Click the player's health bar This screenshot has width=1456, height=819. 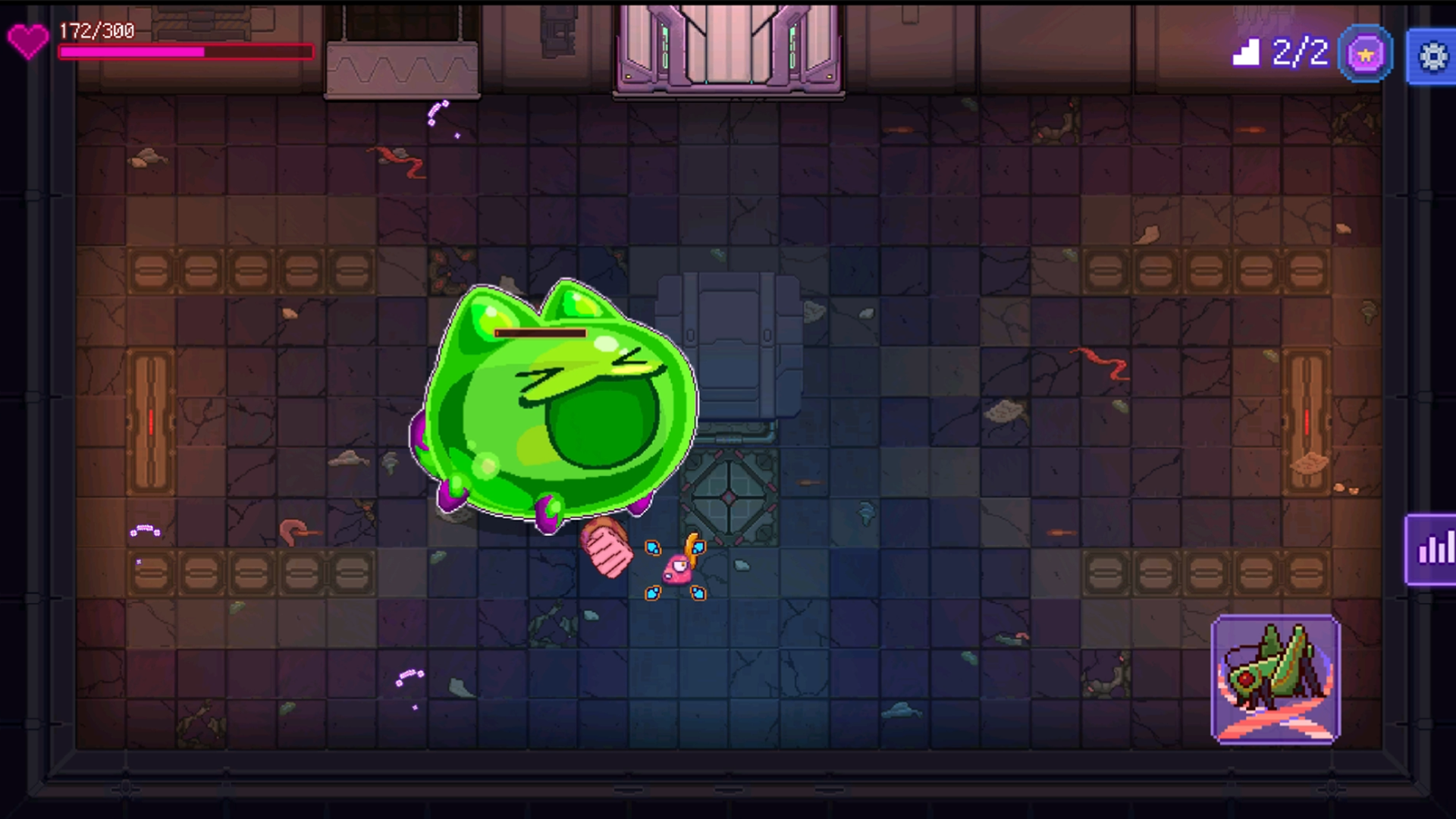click(x=184, y=52)
